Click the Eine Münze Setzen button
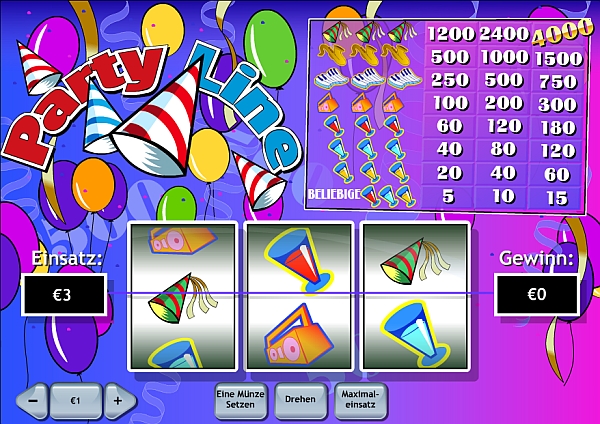The image size is (600, 424). (240, 399)
